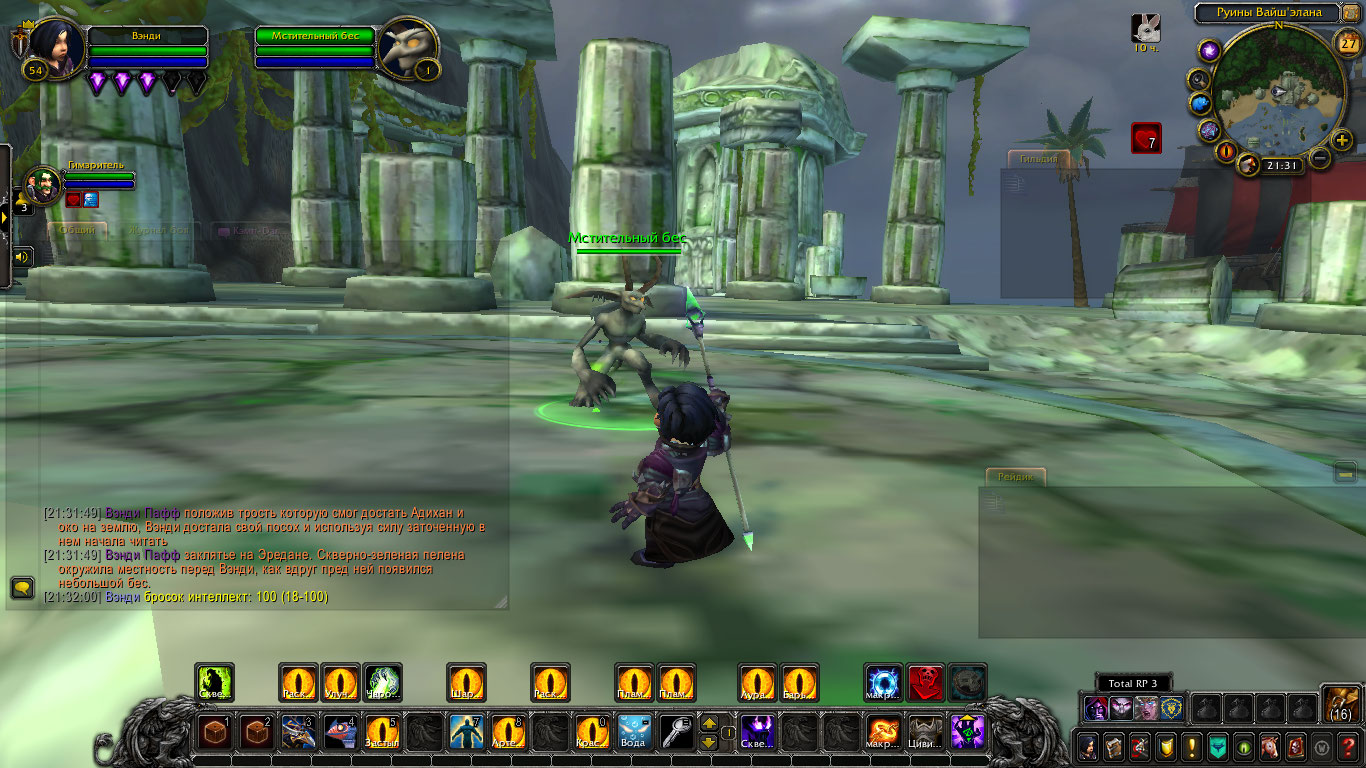Open the yellow exclamation mark quest log

tap(1191, 746)
